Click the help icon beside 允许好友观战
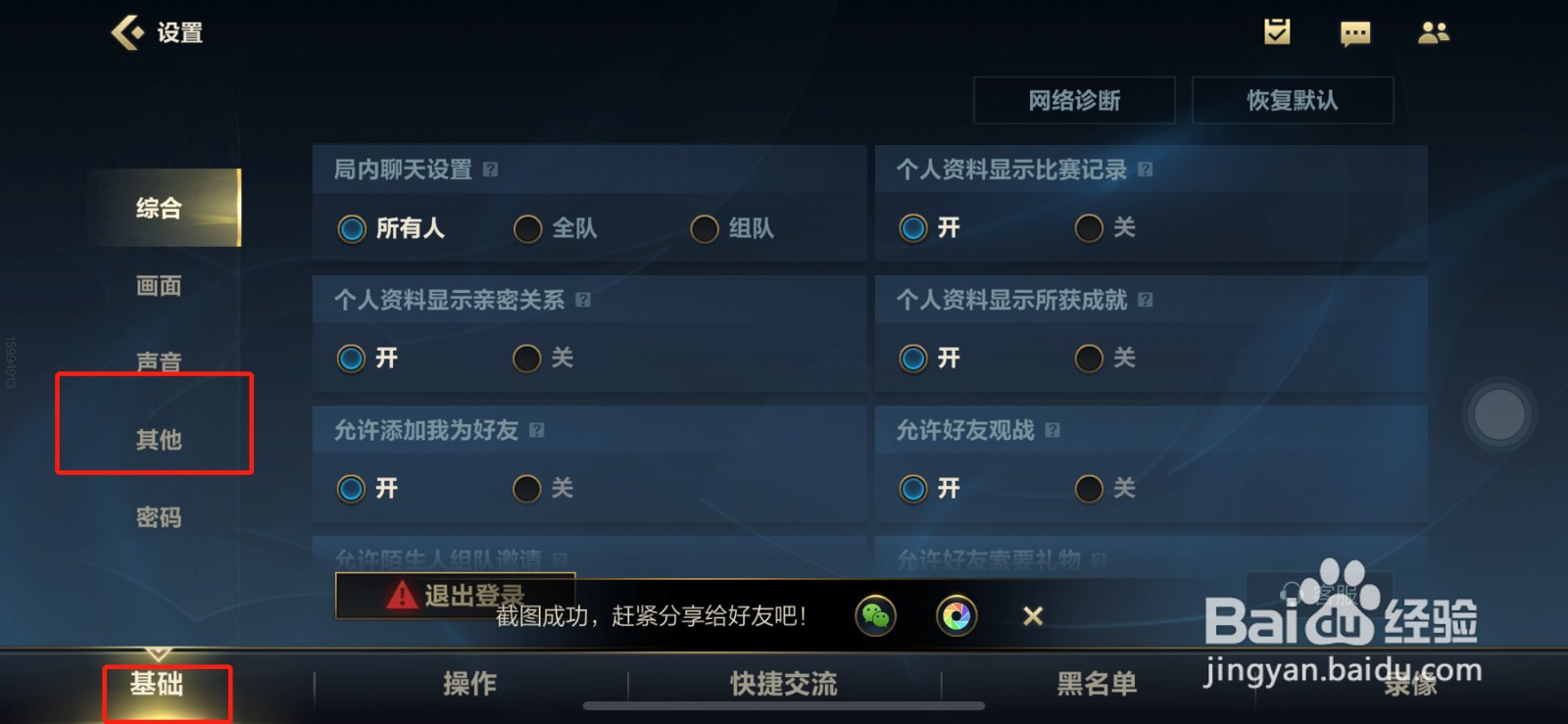The width and height of the screenshot is (1568, 724). pos(1053,430)
